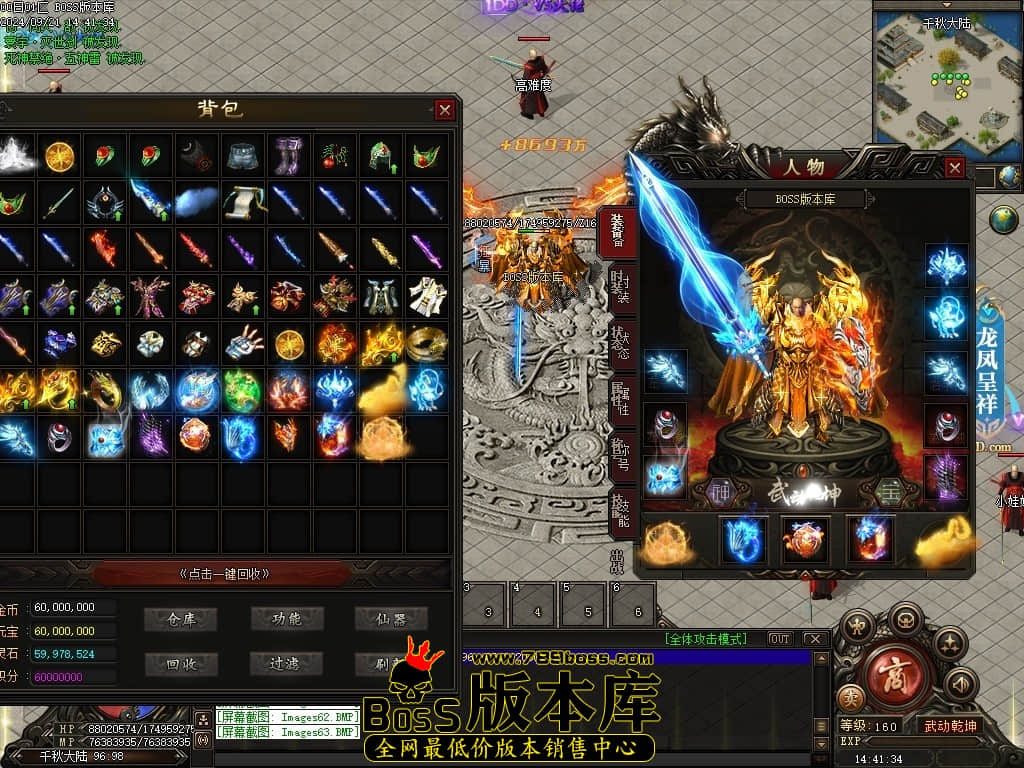
Task: Open the 属性 attributes tab
Action: pos(620,394)
